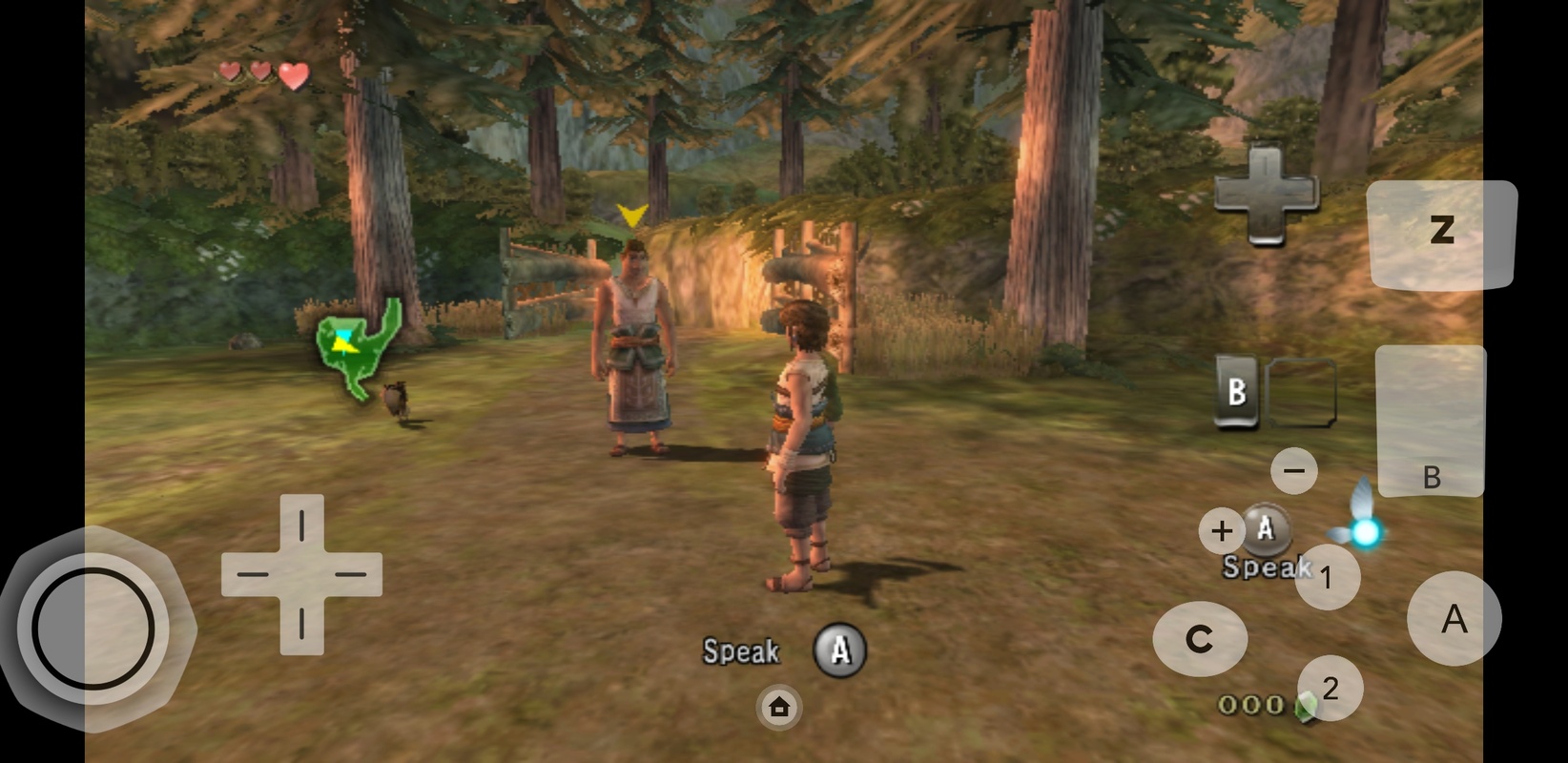Screen dimensions: 1568x763
Task: Tap left on the overlay D-pad
Action: tap(251, 575)
